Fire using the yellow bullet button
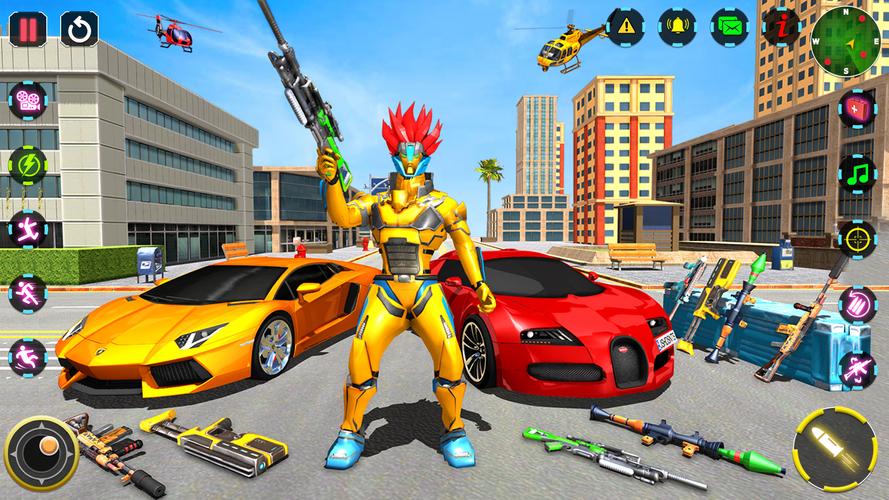Image resolution: width=889 pixels, height=500 pixels. click(834, 448)
